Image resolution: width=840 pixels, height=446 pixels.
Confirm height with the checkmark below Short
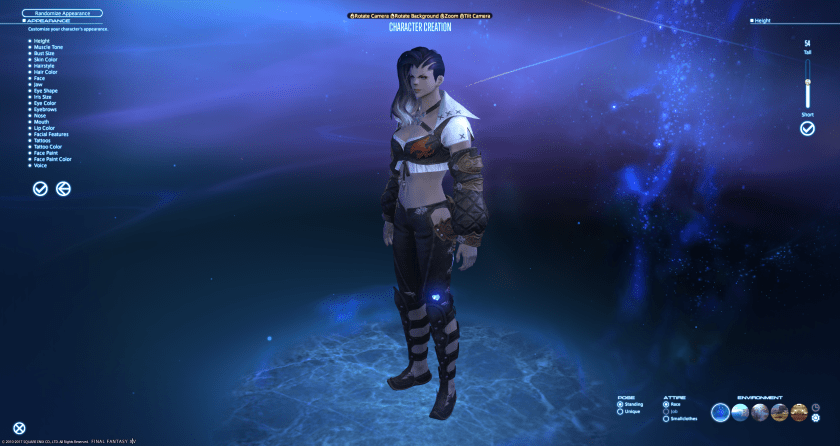[x=807, y=128]
